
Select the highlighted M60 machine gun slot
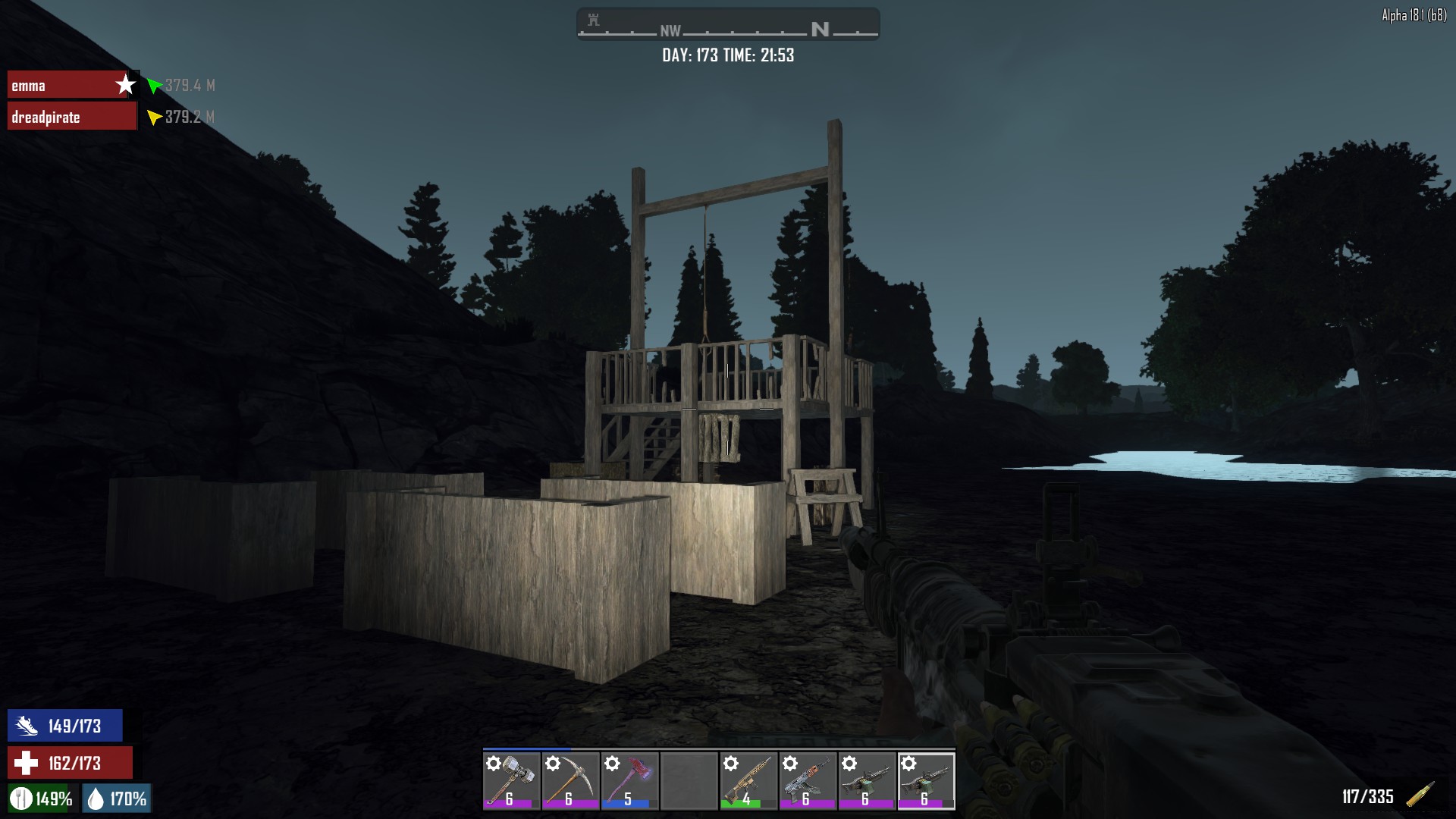pos(926,780)
